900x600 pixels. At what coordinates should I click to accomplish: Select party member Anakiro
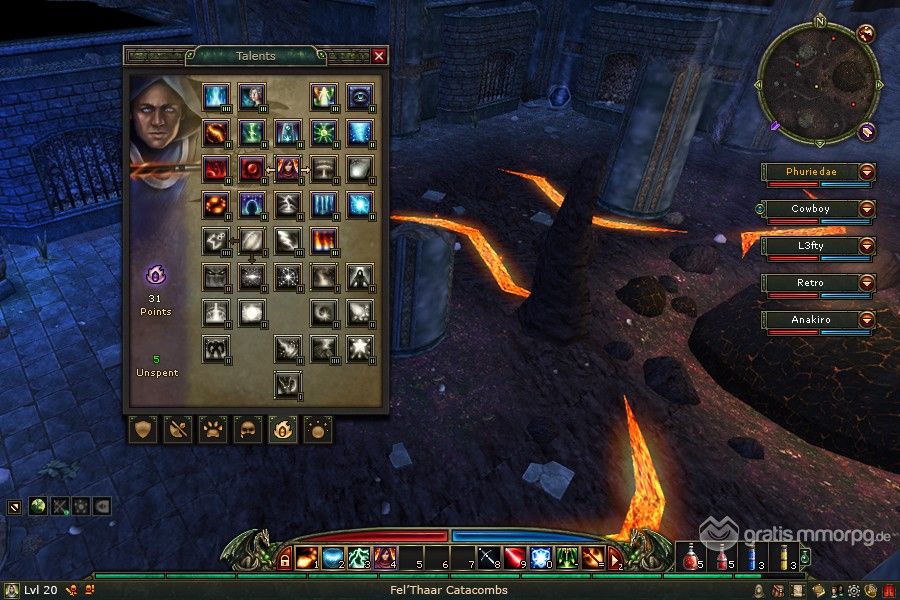pos(809,320)
